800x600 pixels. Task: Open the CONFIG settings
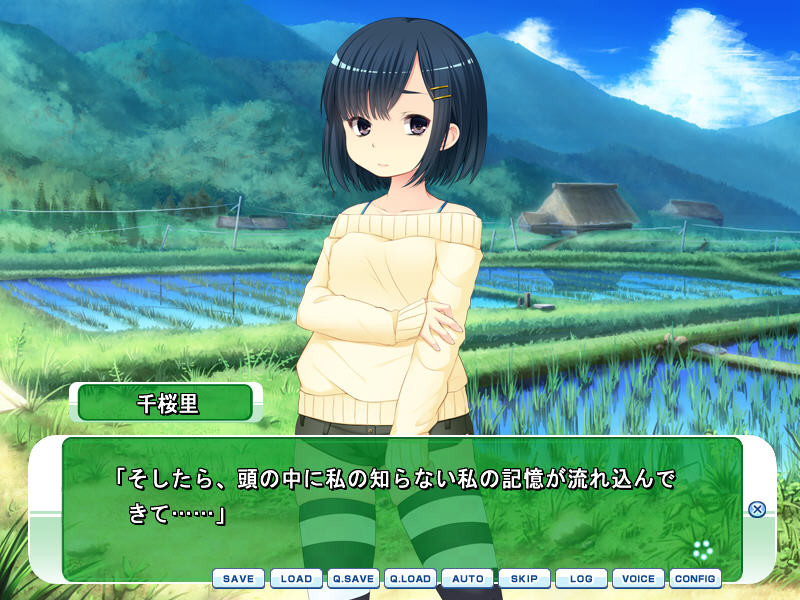pos(696,578)
